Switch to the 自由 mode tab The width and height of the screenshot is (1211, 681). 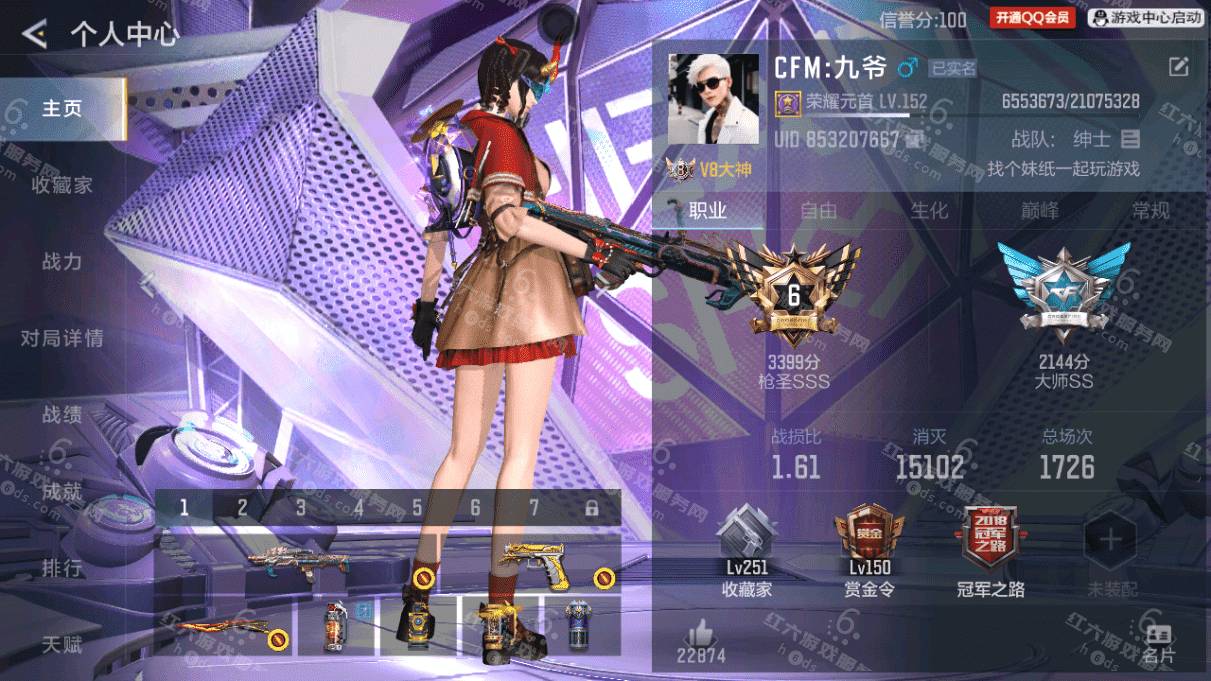click(818, 211)
